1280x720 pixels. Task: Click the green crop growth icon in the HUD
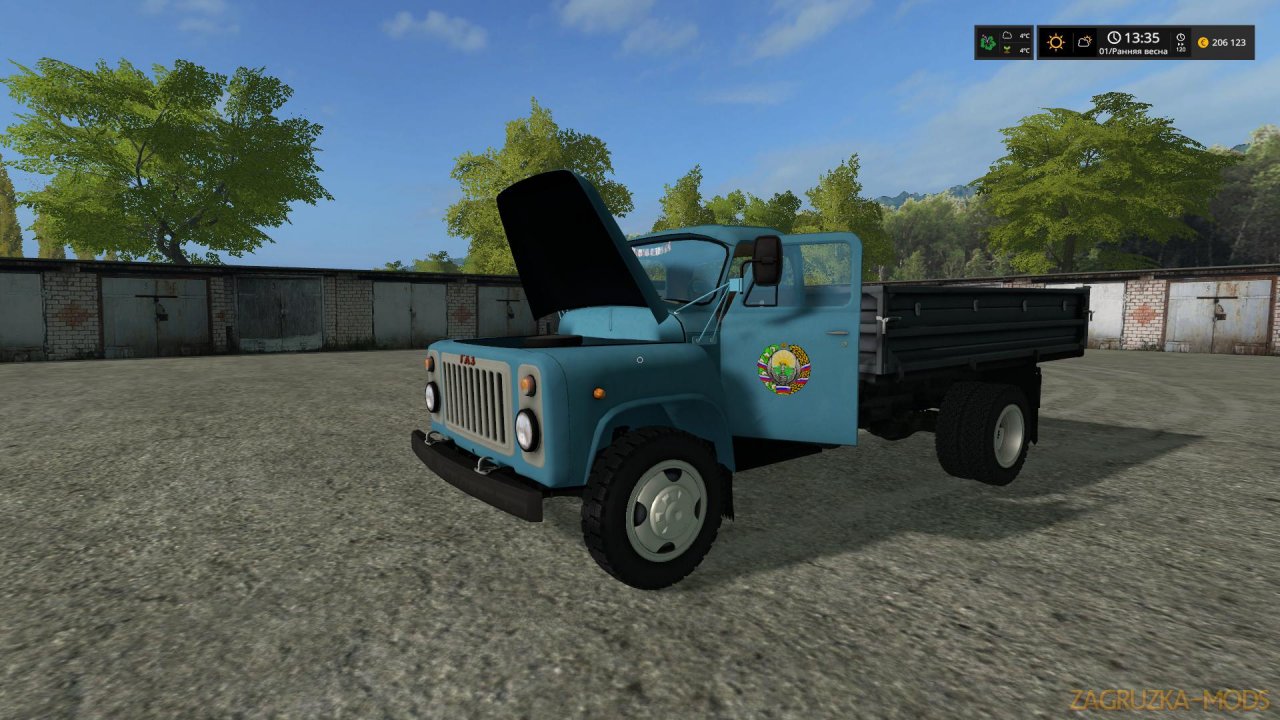point(987,42)
